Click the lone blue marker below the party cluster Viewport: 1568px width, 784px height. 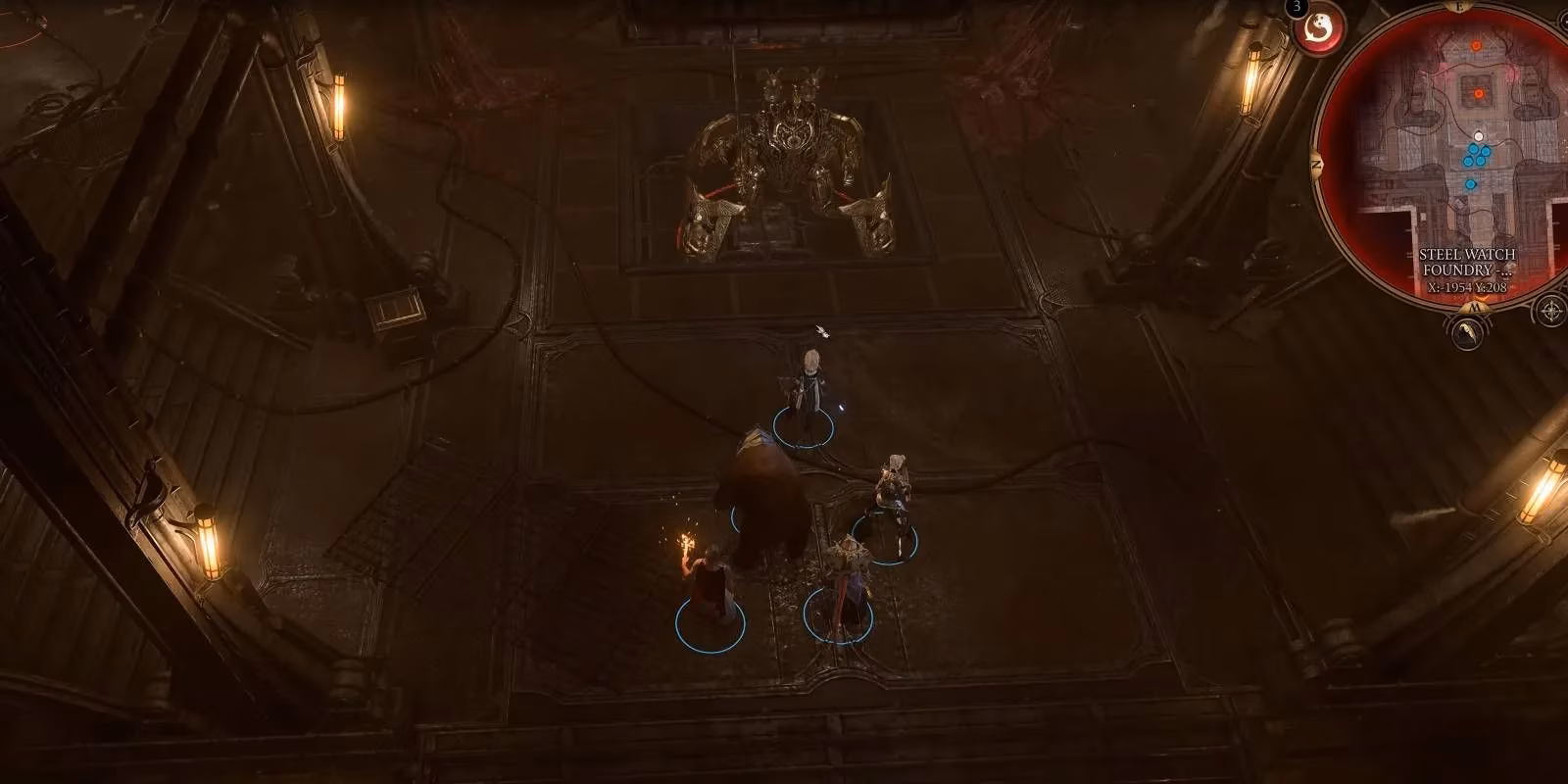(x=1470, y=184)
